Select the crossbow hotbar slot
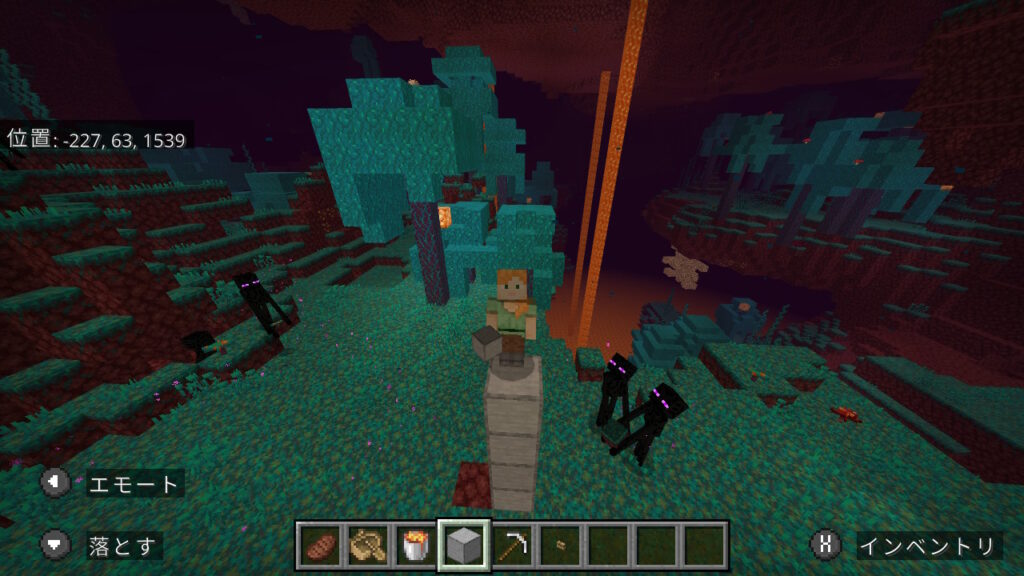This screenshot has height=576, width=1024. pyautogui.click(x=367, y=546)
